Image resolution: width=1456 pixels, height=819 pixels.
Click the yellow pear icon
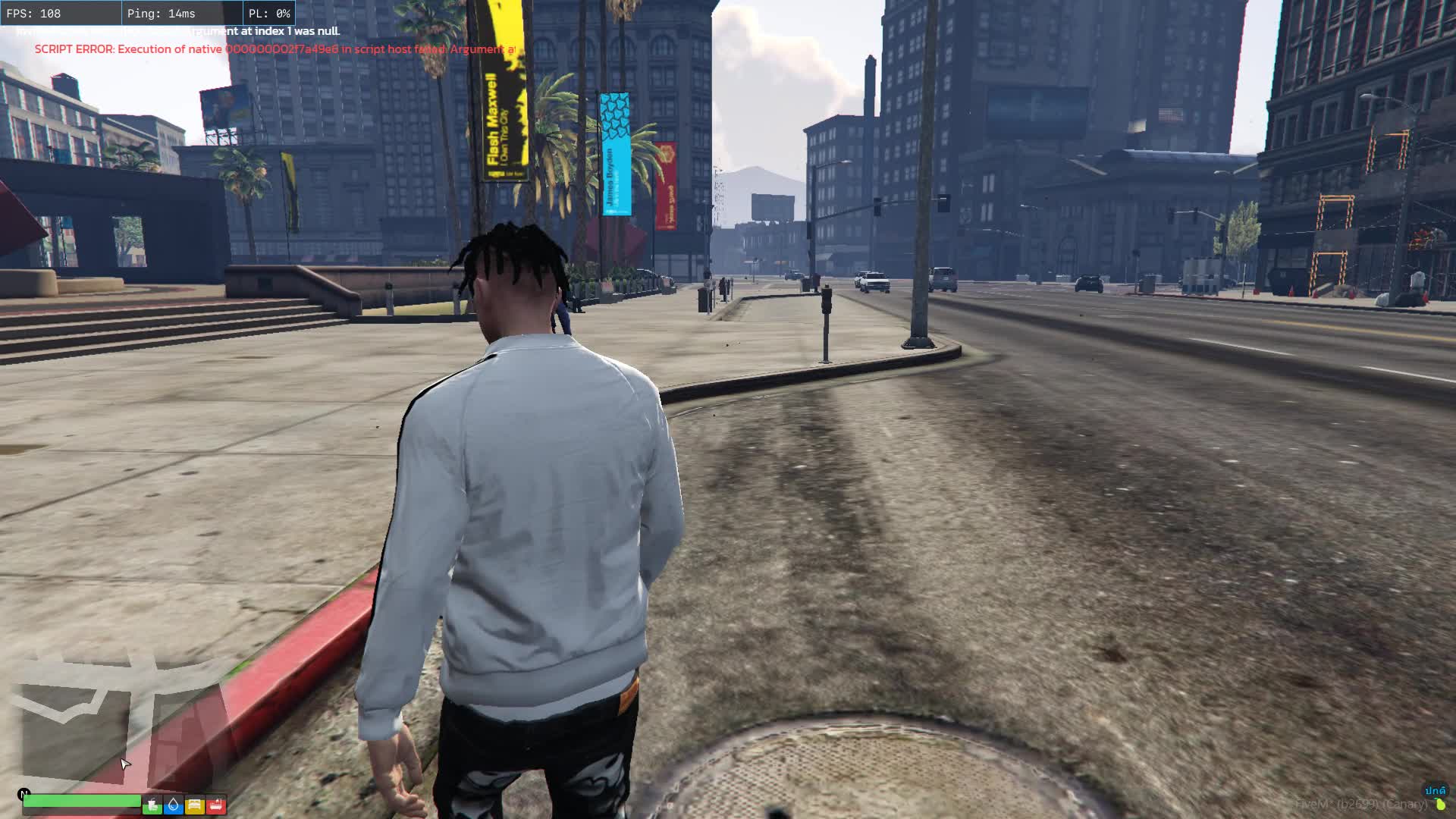click(1439, 805)
